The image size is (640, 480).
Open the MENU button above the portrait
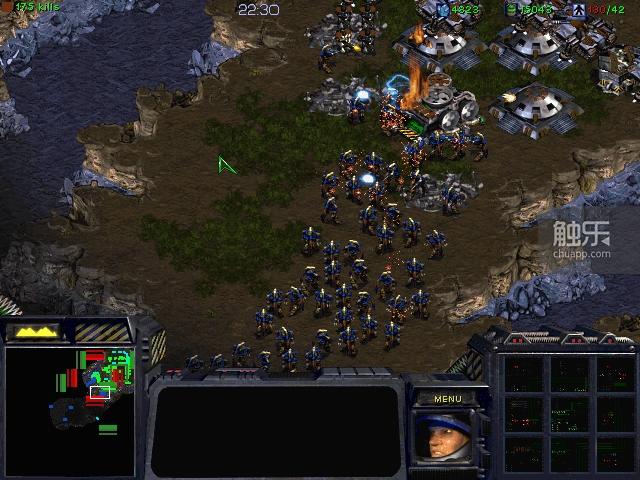[447, 399]
